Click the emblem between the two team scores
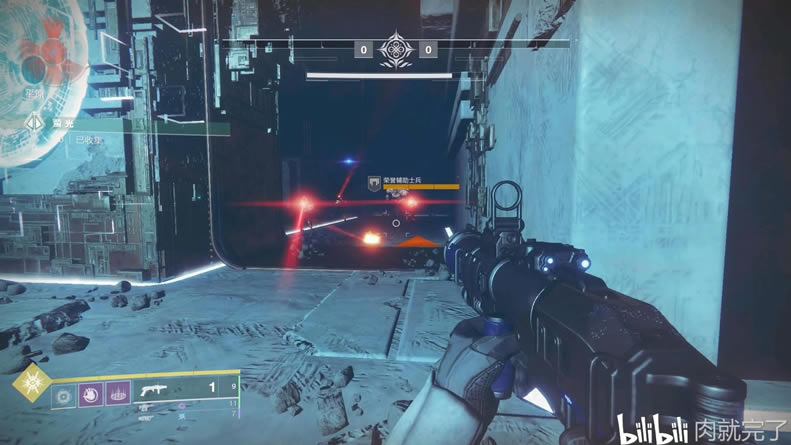Image resolution: width=791 pixels, height=445 pixels. point(396,48)
